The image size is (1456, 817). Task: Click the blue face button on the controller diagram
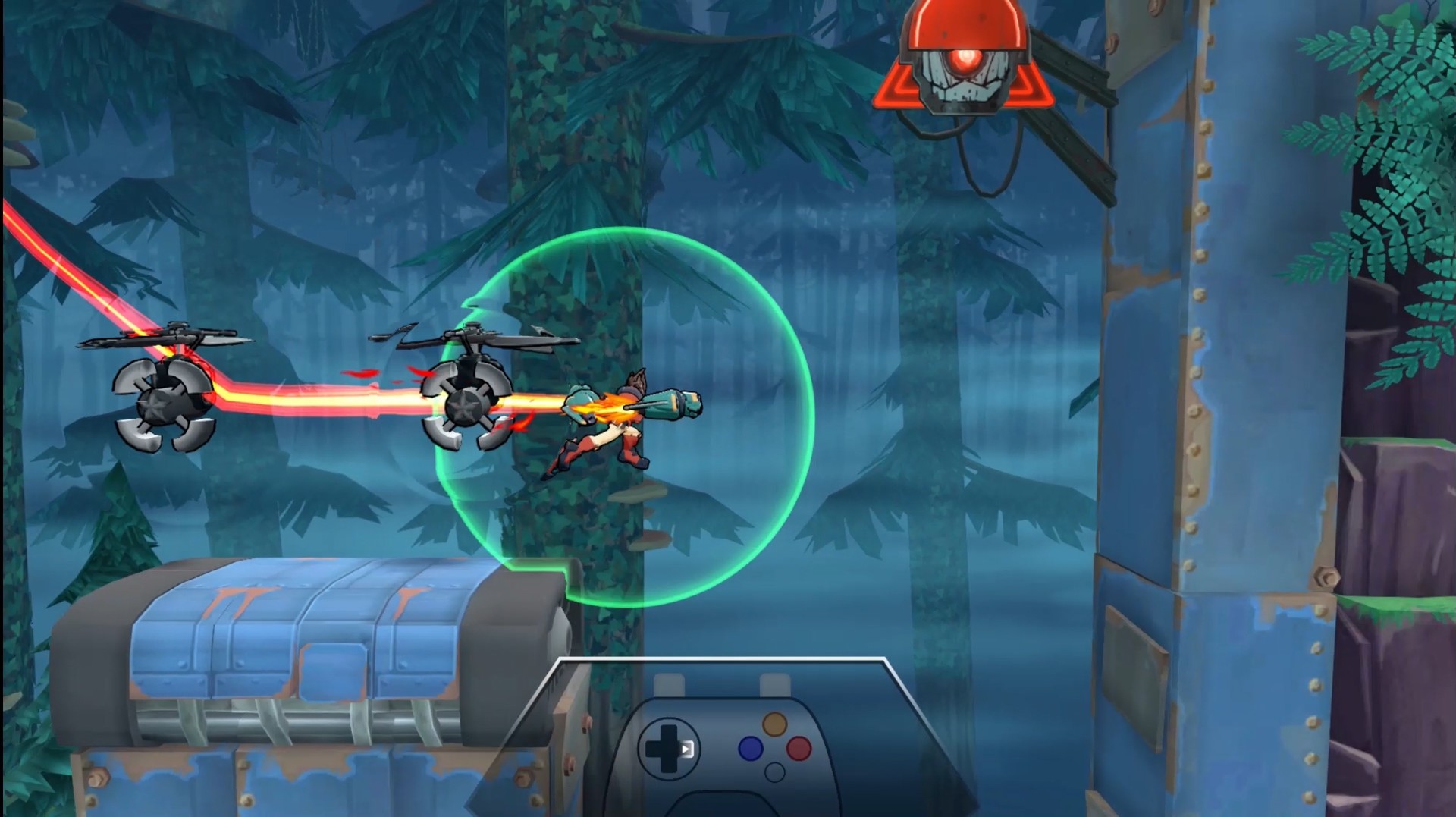click(x=750, y=748)
